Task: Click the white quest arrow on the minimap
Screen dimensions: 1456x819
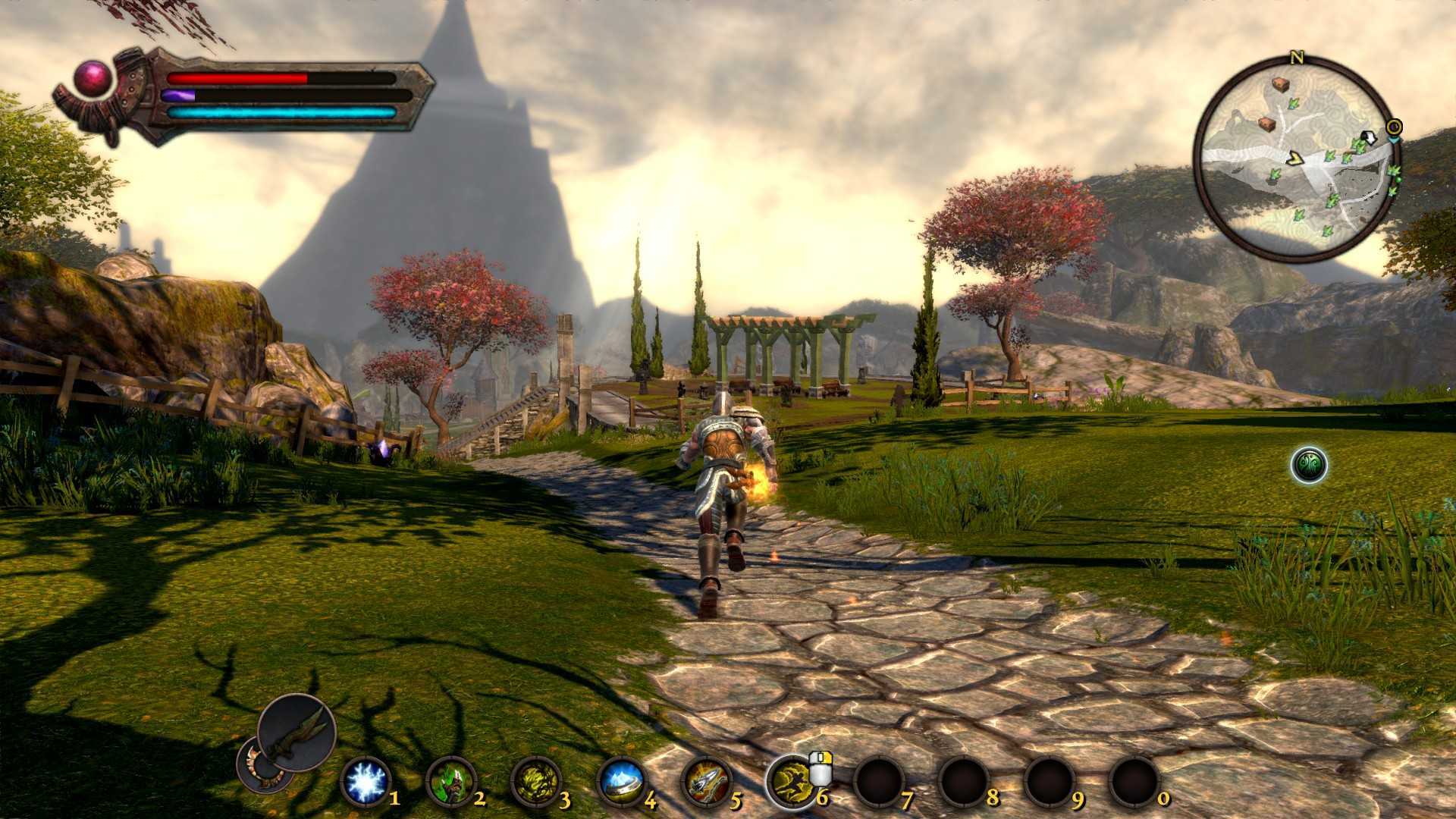Action: [1369, 139]
